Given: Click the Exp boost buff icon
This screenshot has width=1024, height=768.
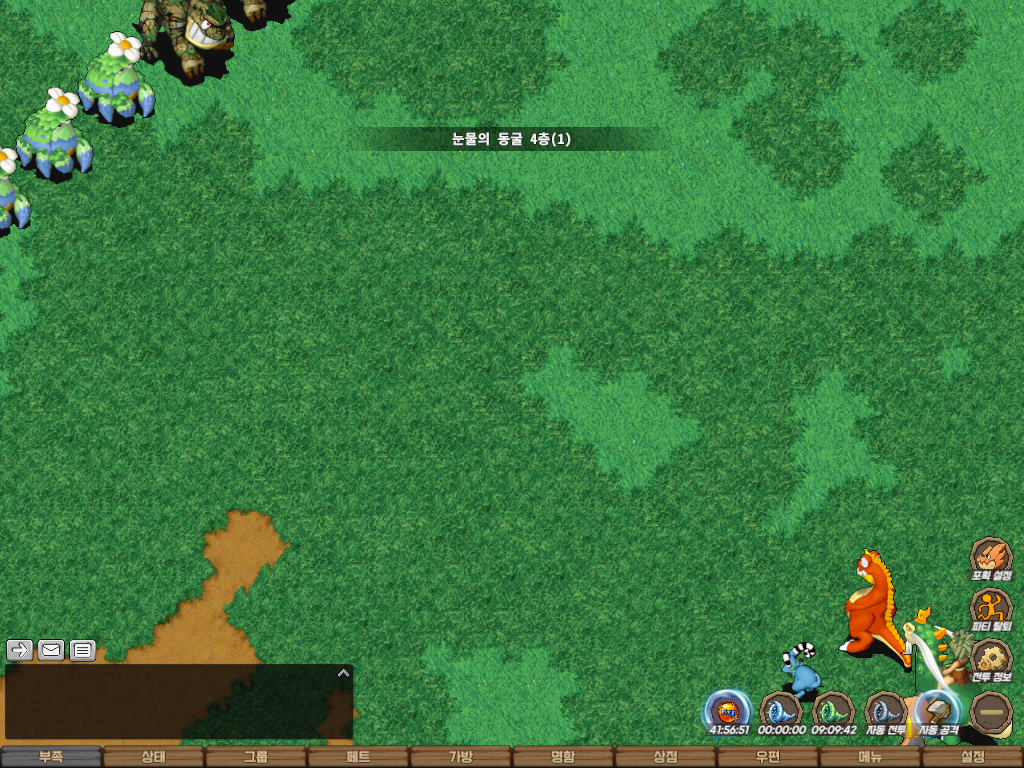Looking at the screenshot, I should tap(727, 711).
